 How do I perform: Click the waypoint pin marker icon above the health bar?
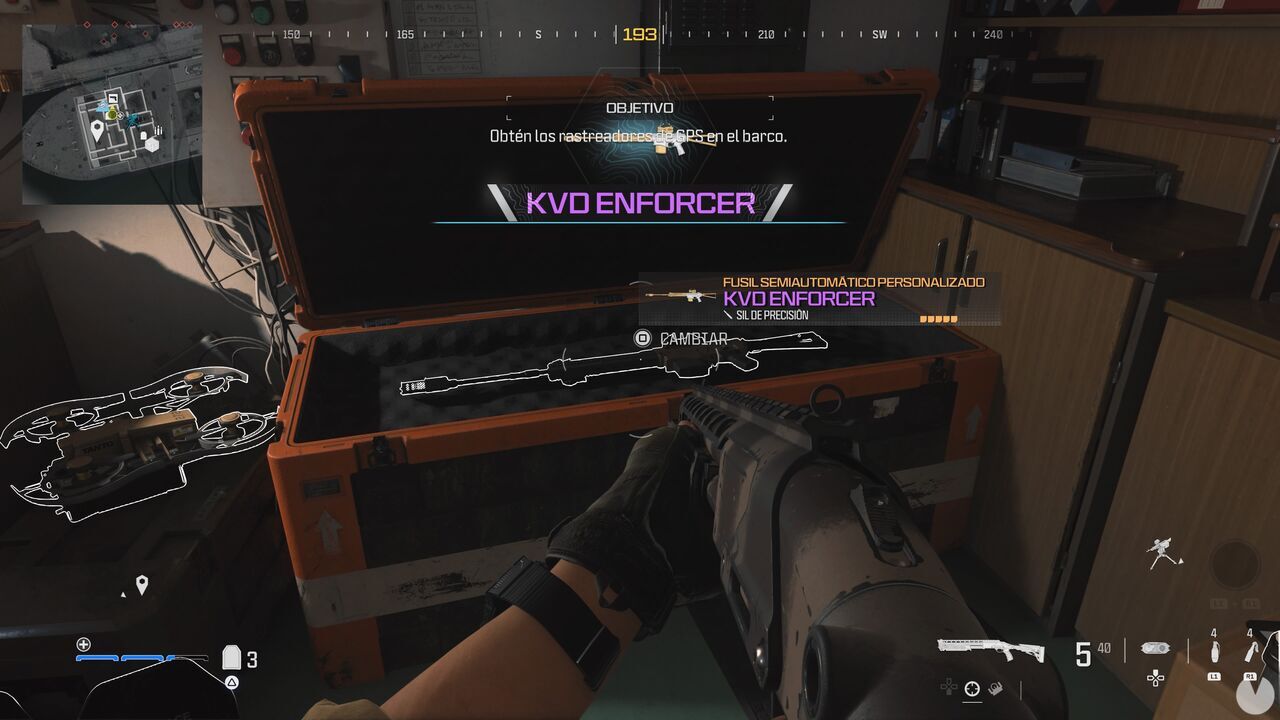coord(142,585)
